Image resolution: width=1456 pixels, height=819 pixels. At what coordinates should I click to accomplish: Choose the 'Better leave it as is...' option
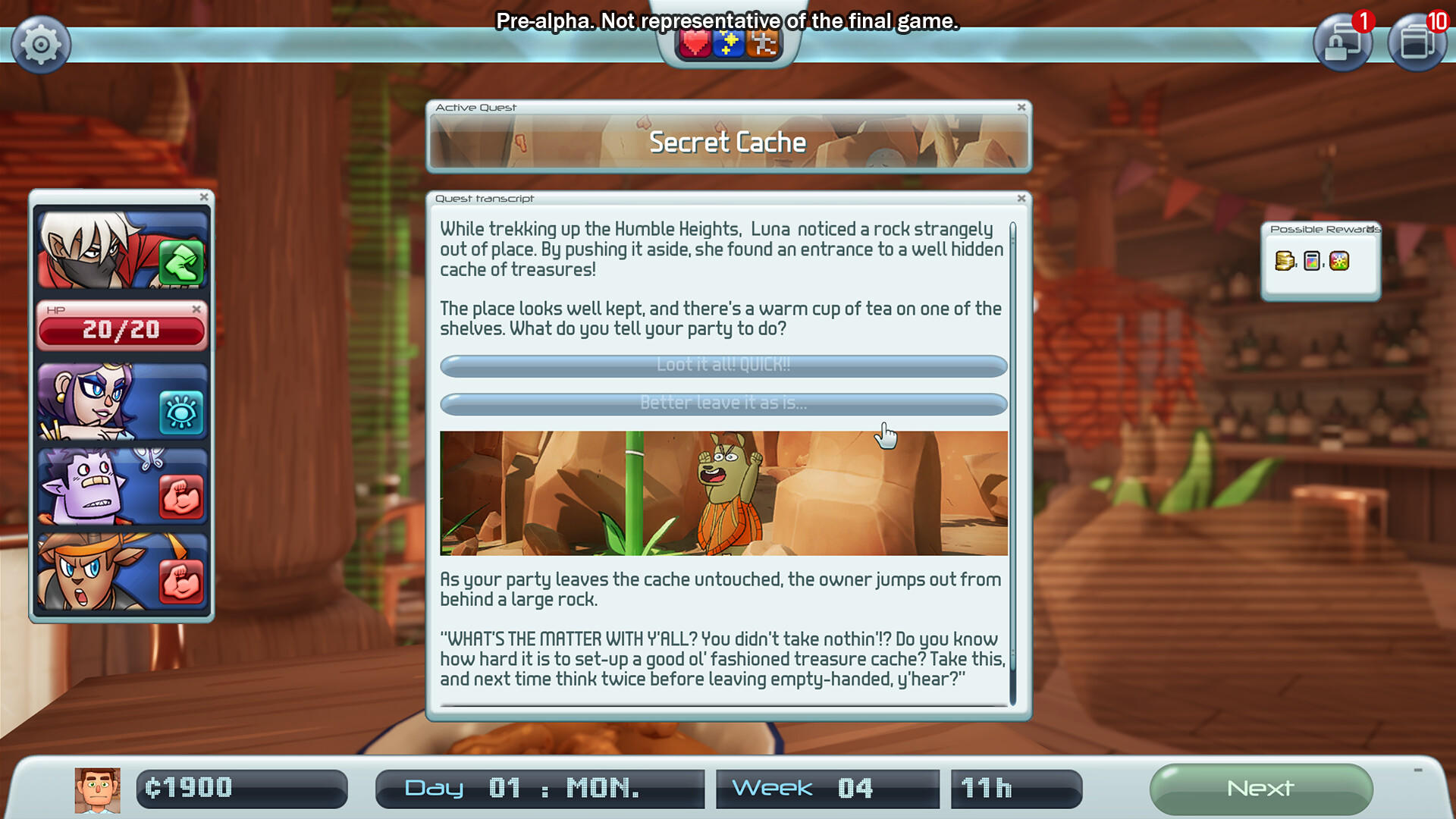pyautogui.click(x=723, y=404)
